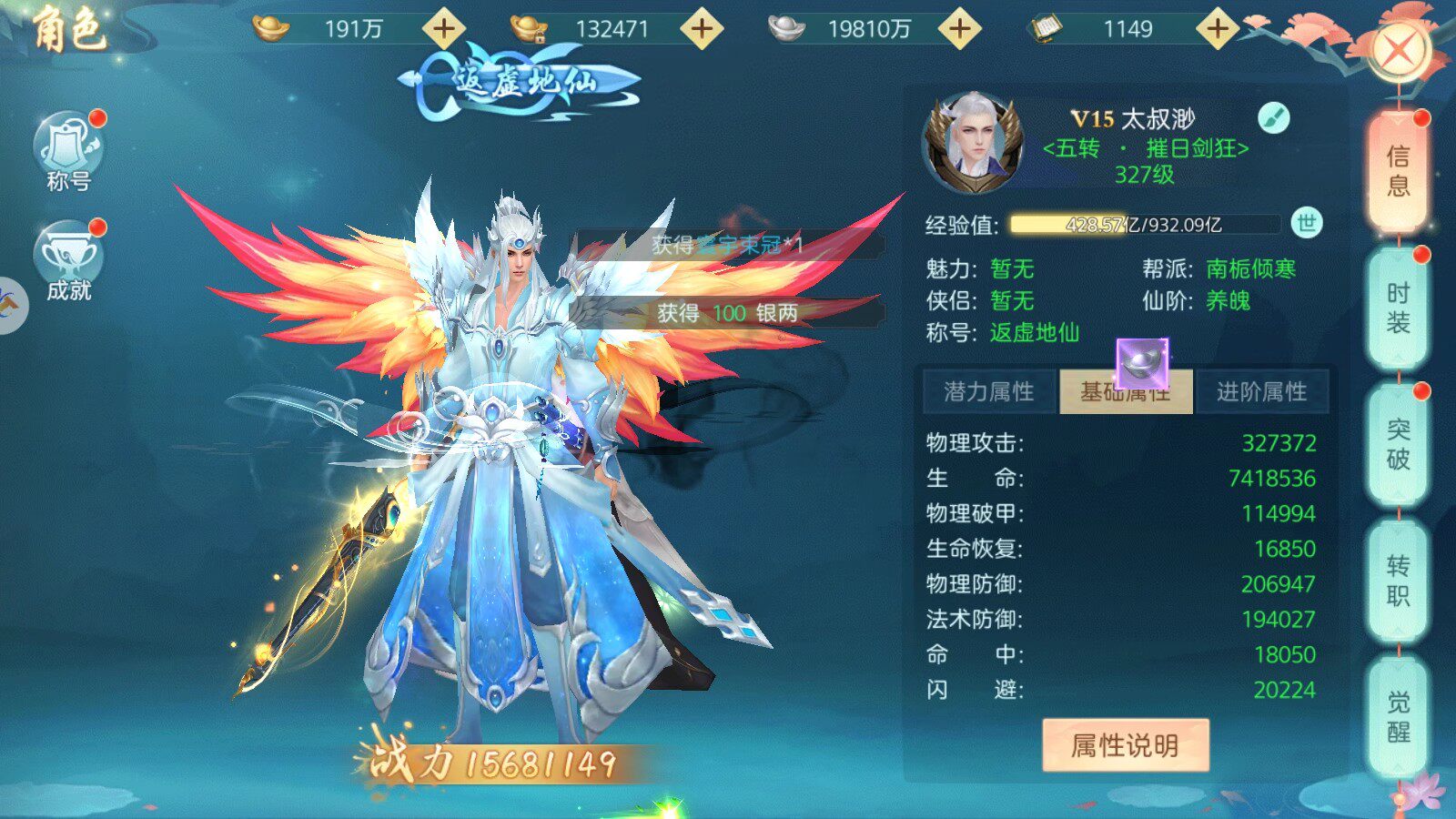Click the 世 button beside the experience bar

1307,224
